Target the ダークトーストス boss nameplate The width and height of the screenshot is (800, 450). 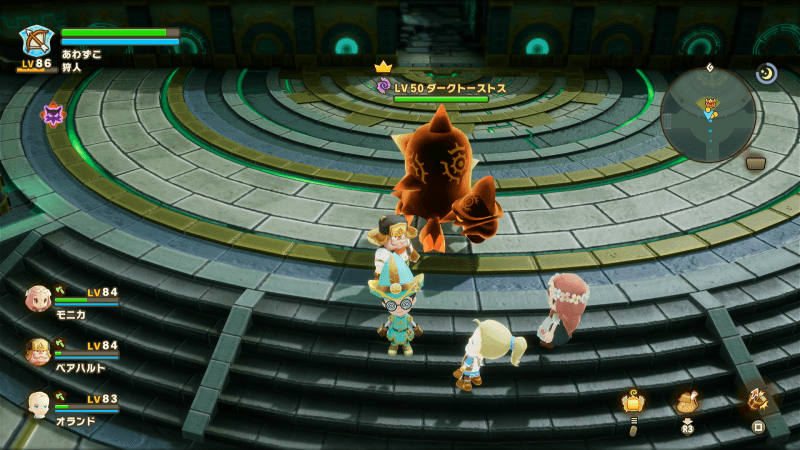(441, 89)
